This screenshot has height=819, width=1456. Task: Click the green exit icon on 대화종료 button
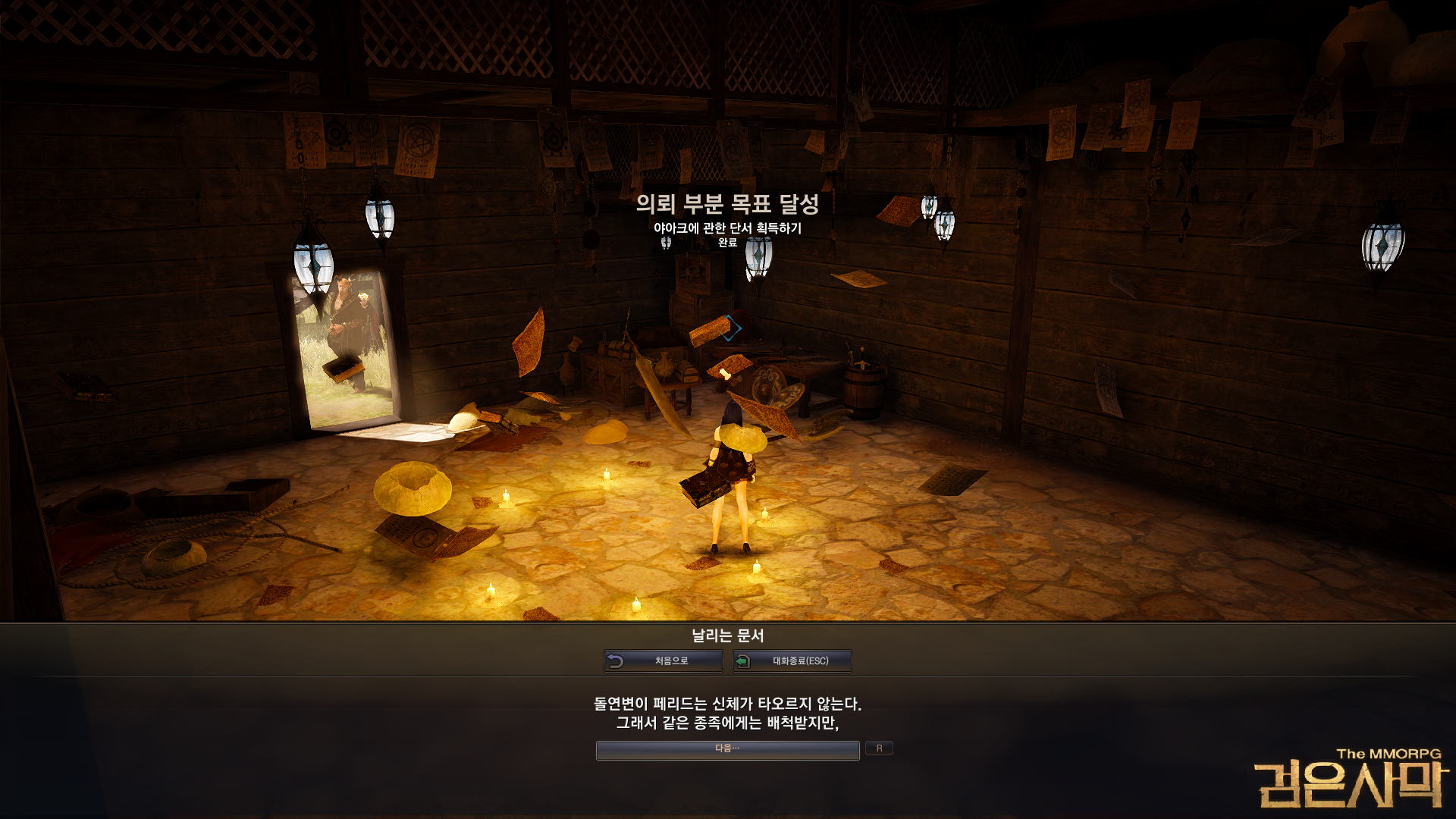(741, 661)
